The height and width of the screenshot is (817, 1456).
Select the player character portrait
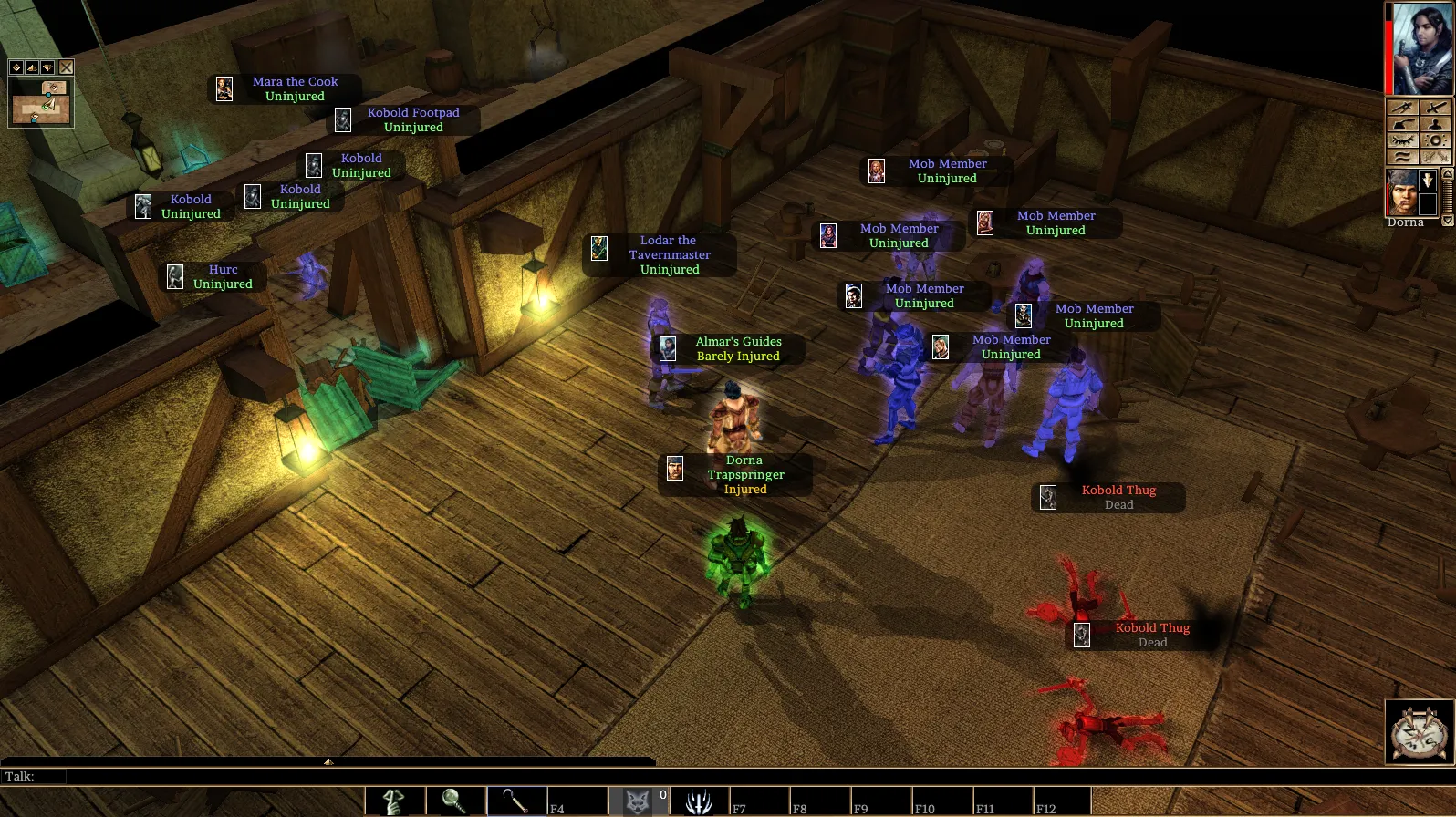[1422, 48]
